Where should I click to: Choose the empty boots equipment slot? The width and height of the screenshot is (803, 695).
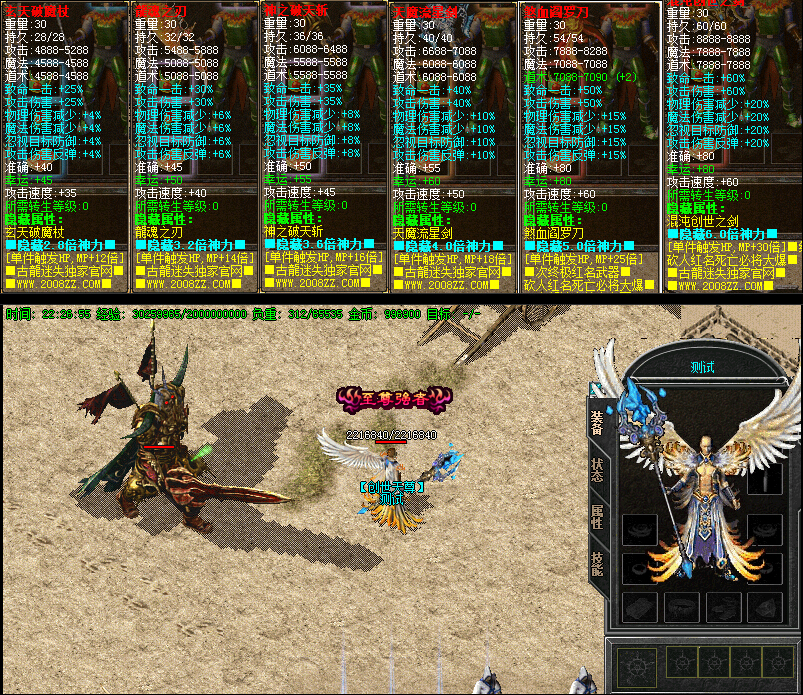point(722,605)
